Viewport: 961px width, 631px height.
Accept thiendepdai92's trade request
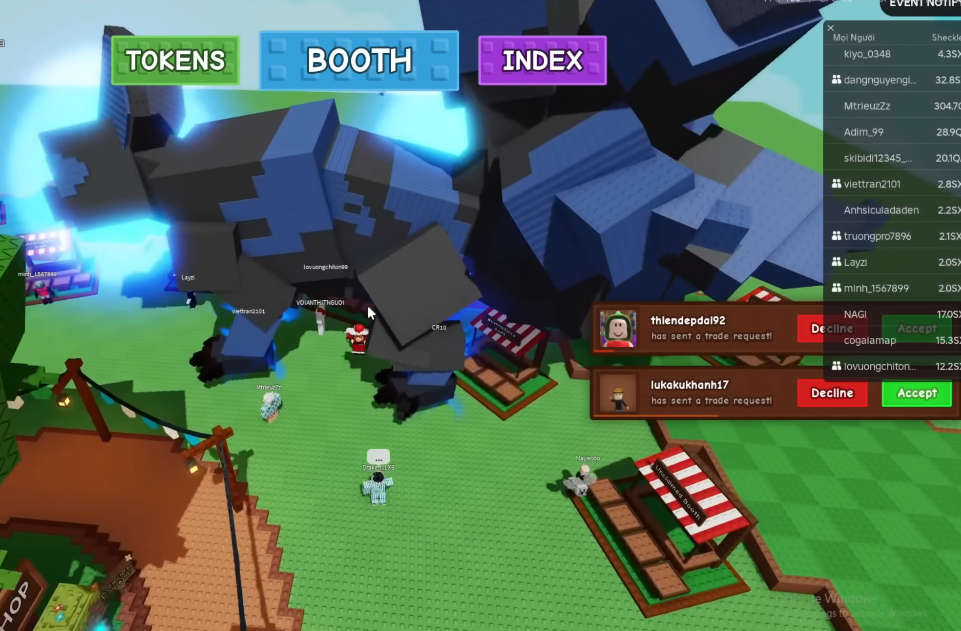point(916,328)
